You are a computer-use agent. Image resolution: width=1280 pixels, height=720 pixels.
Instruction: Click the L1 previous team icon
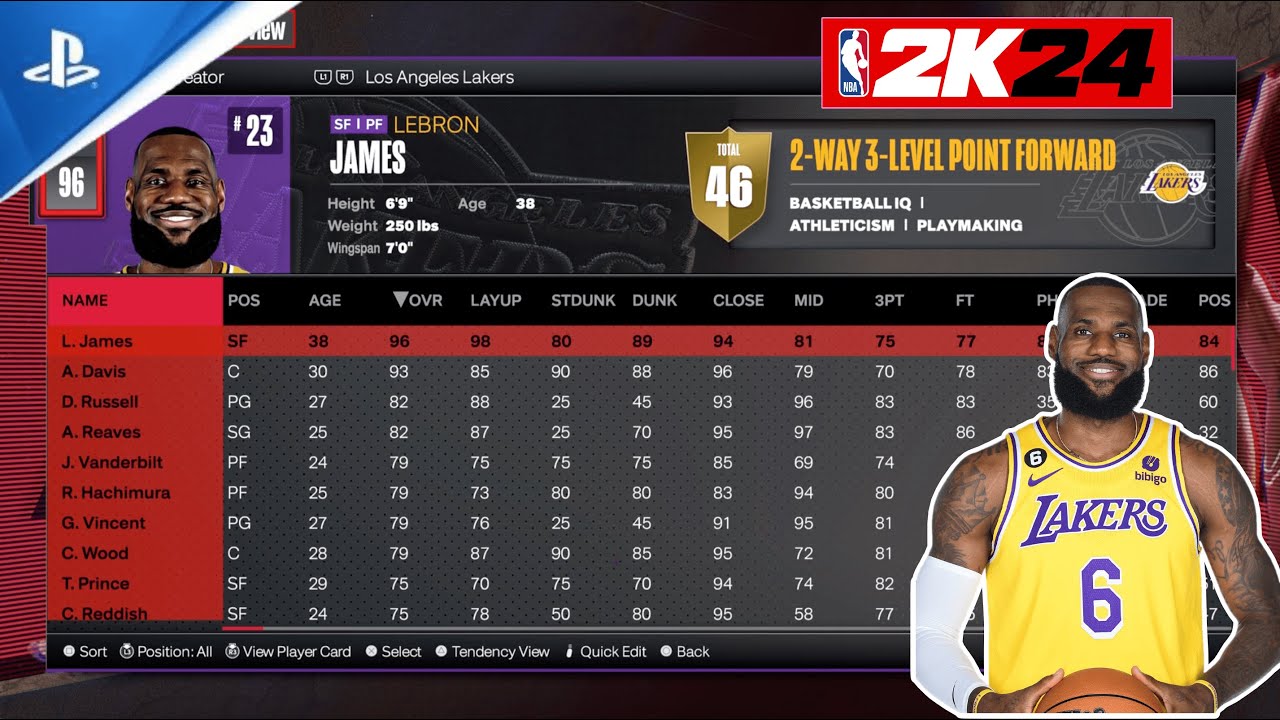click(322, 76)
